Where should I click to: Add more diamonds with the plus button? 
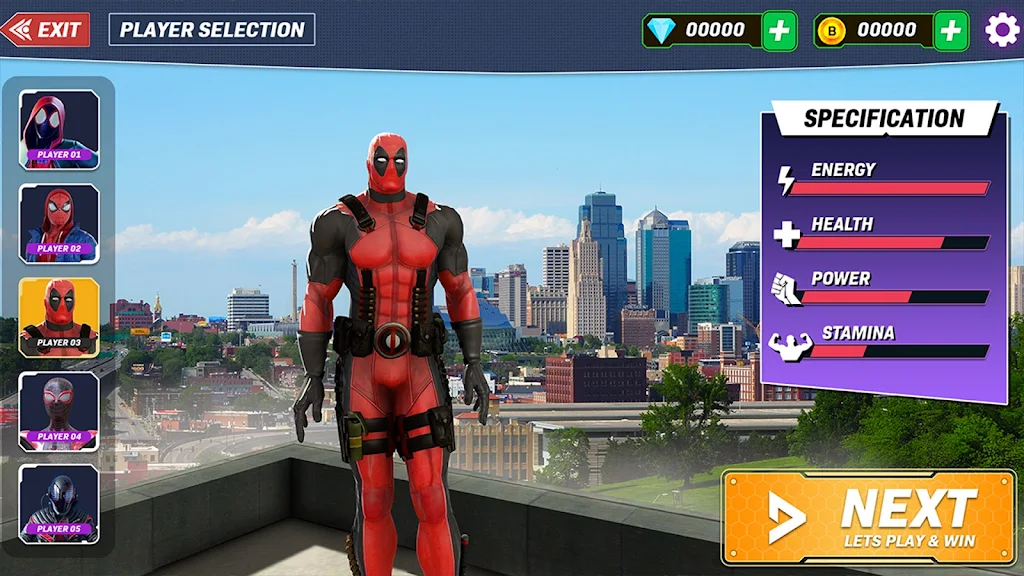[779, 31]
